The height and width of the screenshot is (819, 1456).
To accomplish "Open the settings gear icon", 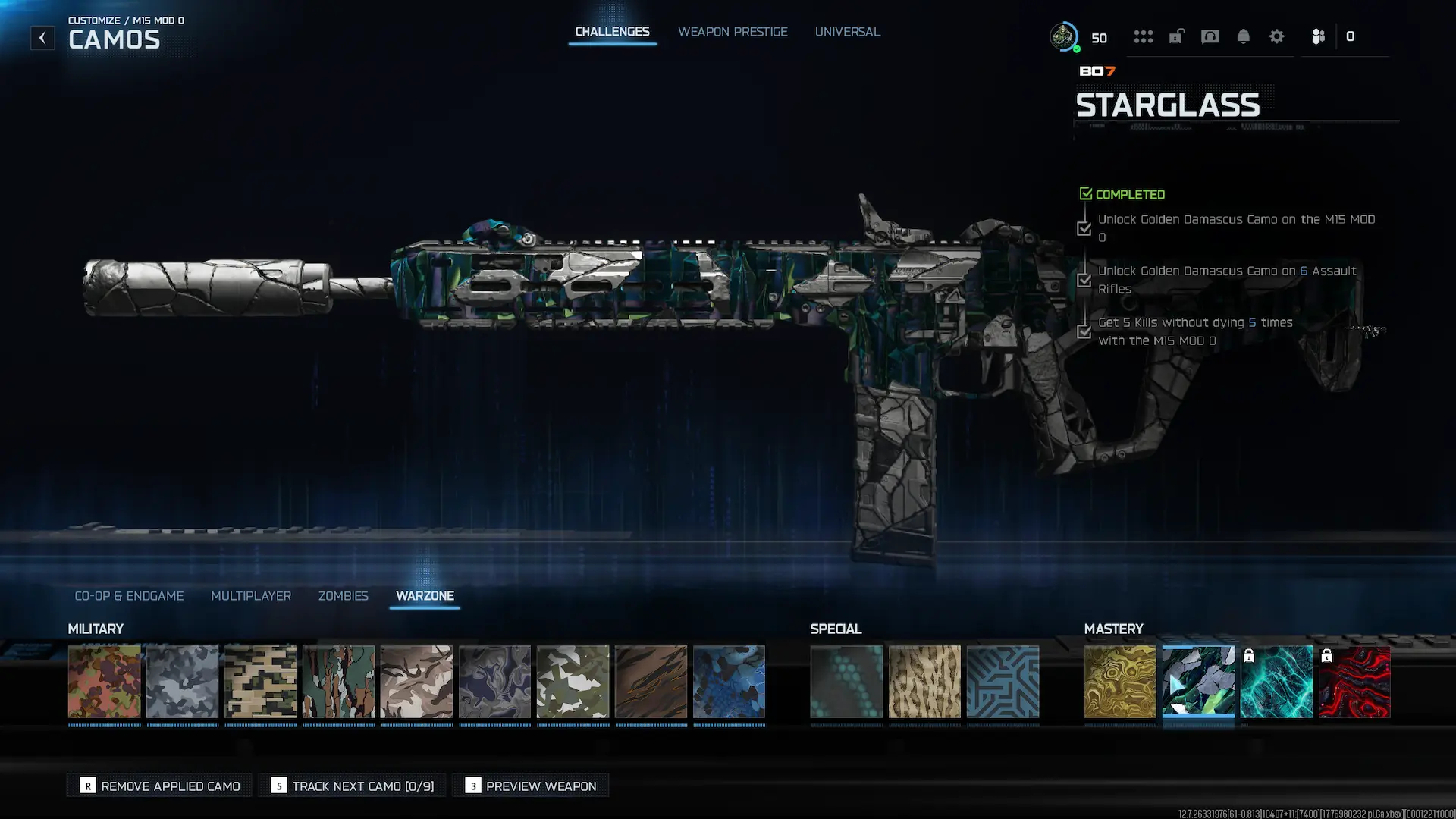I will [1276, 36].
